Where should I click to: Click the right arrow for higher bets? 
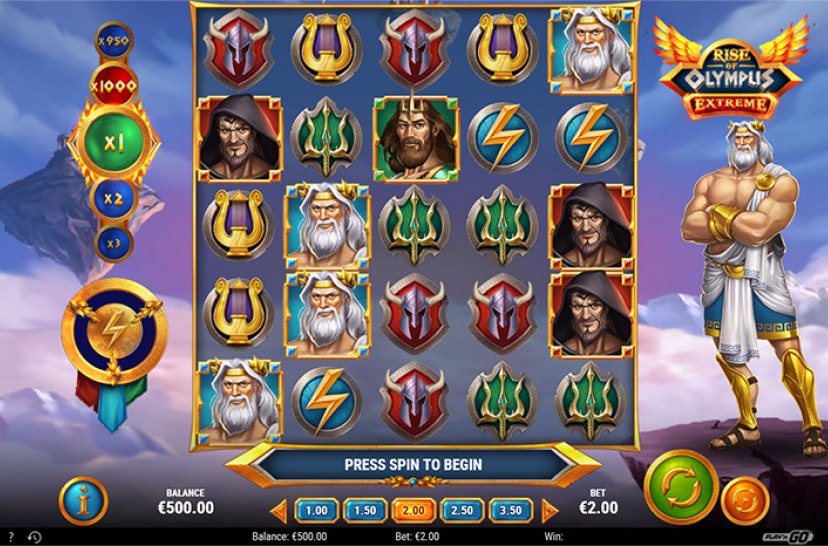click(546, 510)
